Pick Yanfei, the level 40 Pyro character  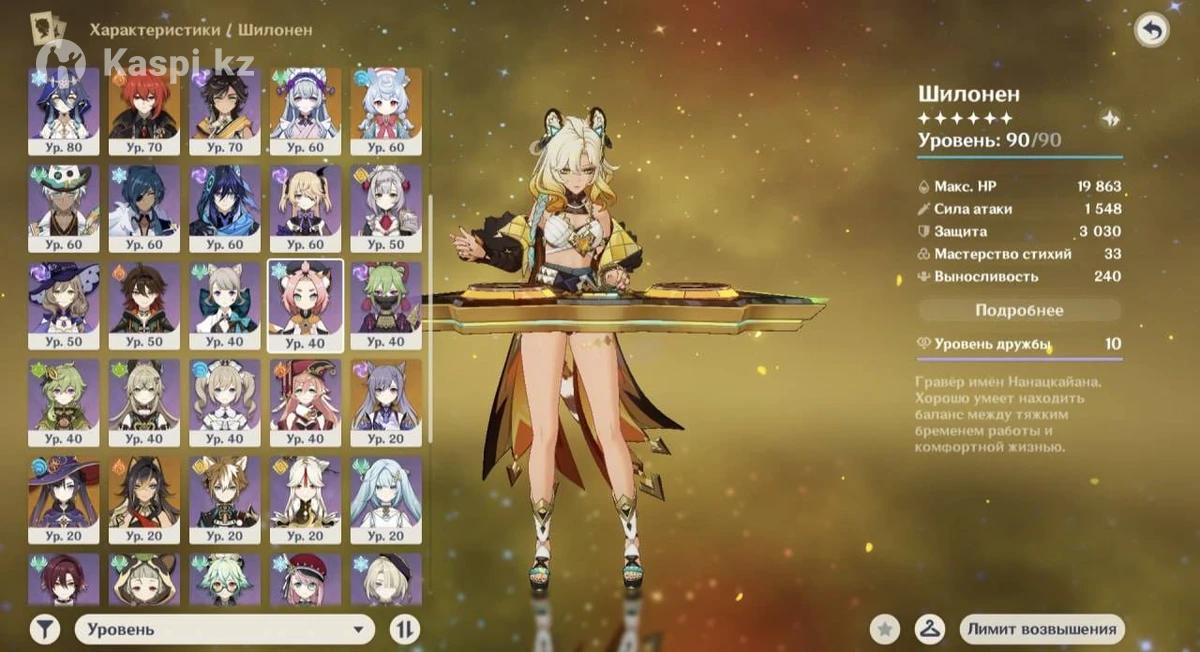[305, 402]
